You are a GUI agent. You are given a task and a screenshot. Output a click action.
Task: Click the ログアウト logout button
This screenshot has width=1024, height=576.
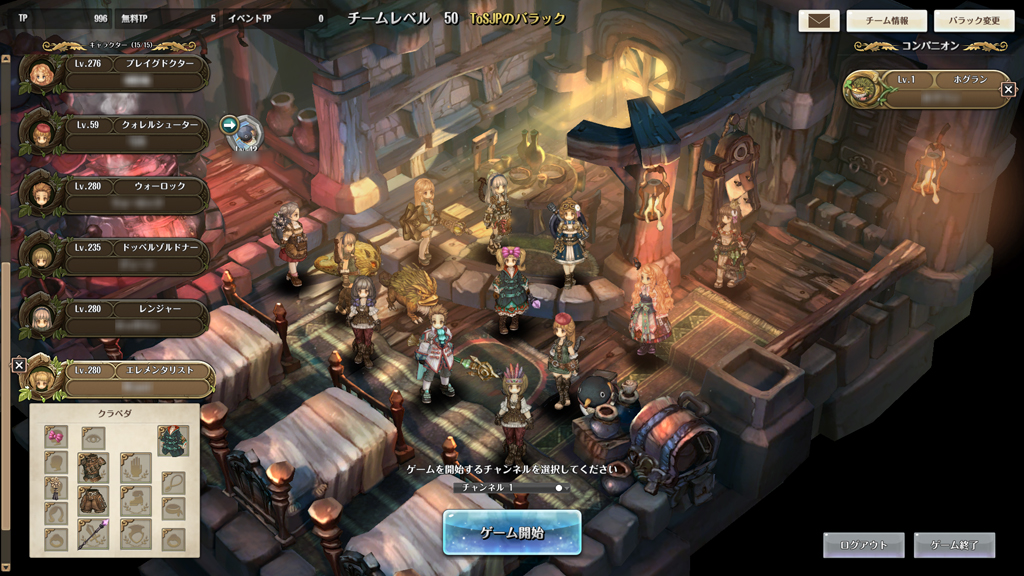click(x=863, y=545)
